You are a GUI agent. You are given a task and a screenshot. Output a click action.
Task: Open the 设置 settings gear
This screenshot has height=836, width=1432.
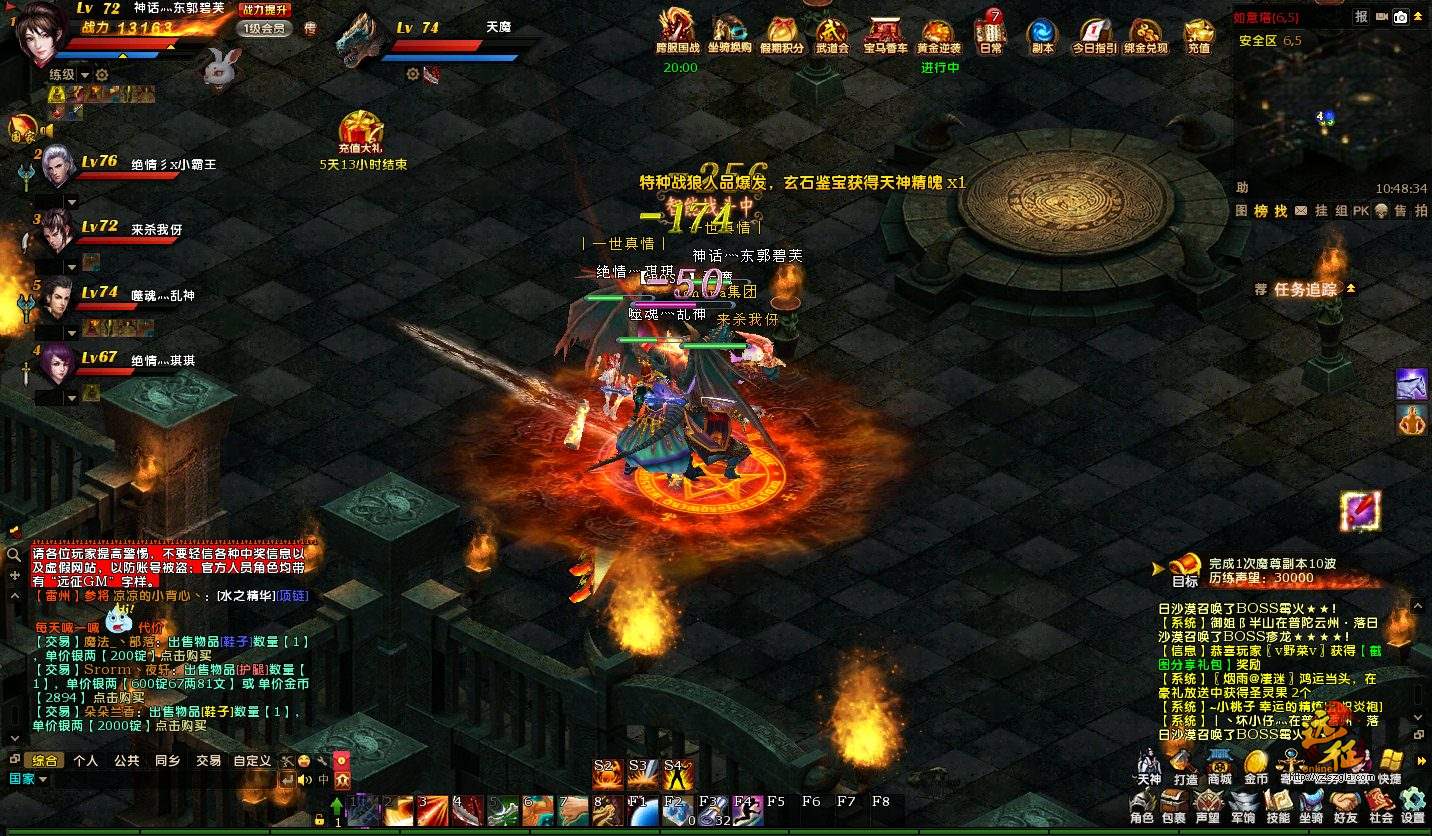point(1412,803)
